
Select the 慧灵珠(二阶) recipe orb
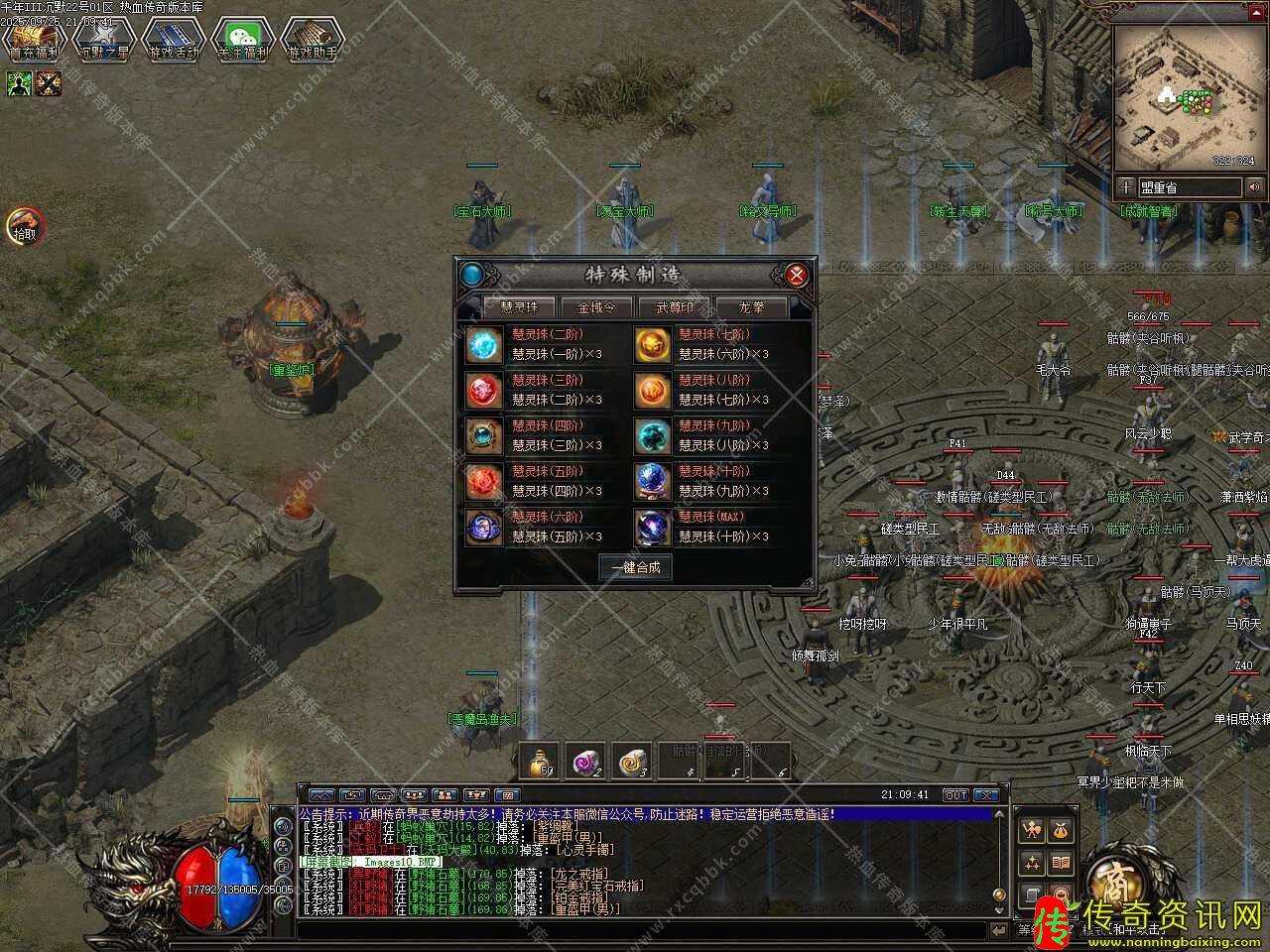click(x=484, y=344)
